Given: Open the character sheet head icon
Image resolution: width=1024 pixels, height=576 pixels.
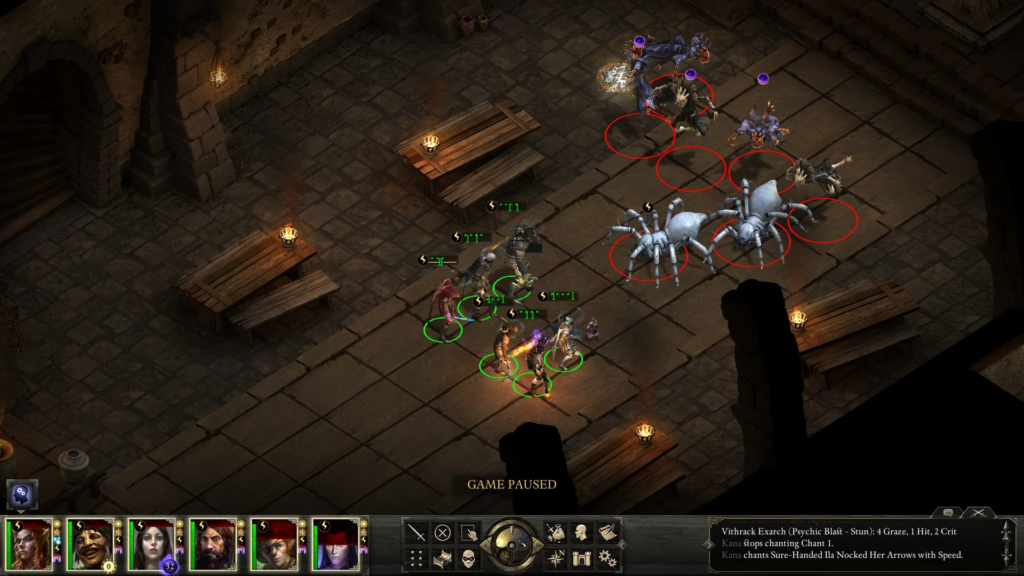Looking at the screenshot, I should pyautogui.click(x=581, y=533).
